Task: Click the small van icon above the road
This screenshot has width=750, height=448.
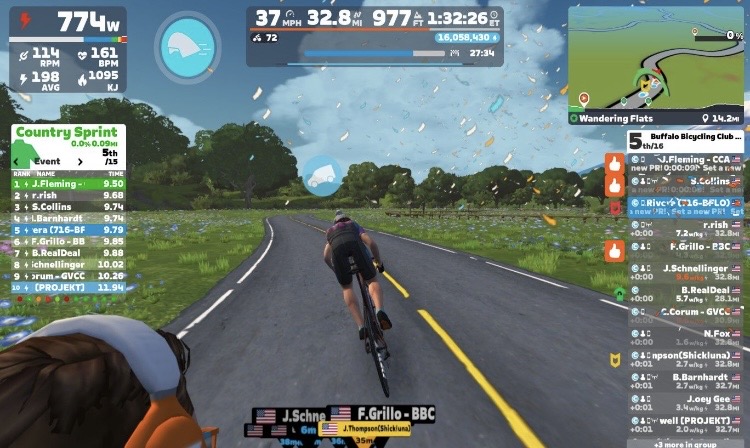Action: click(x=323, y=176)
